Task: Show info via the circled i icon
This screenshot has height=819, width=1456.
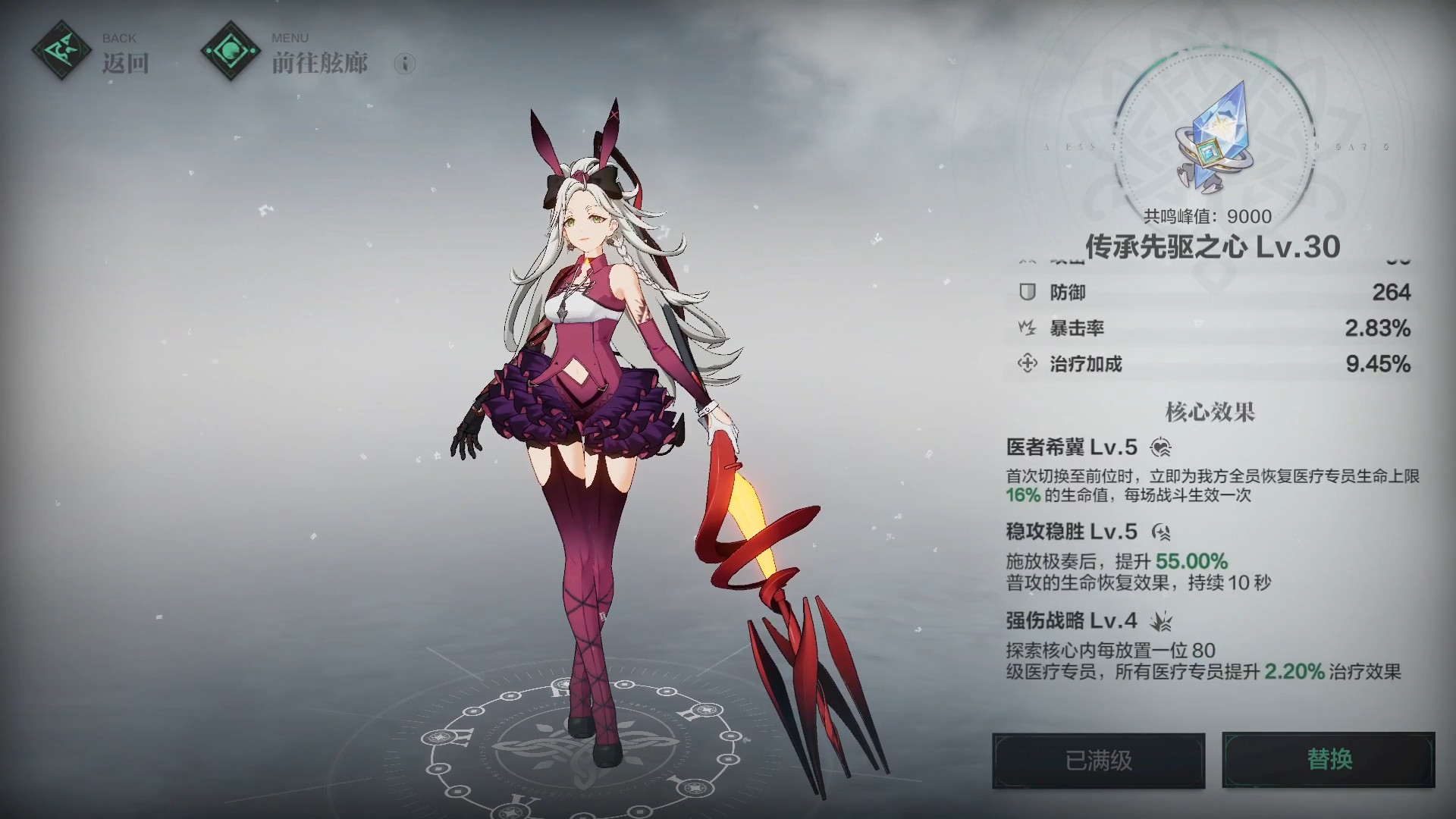Action: coord(405,64)
